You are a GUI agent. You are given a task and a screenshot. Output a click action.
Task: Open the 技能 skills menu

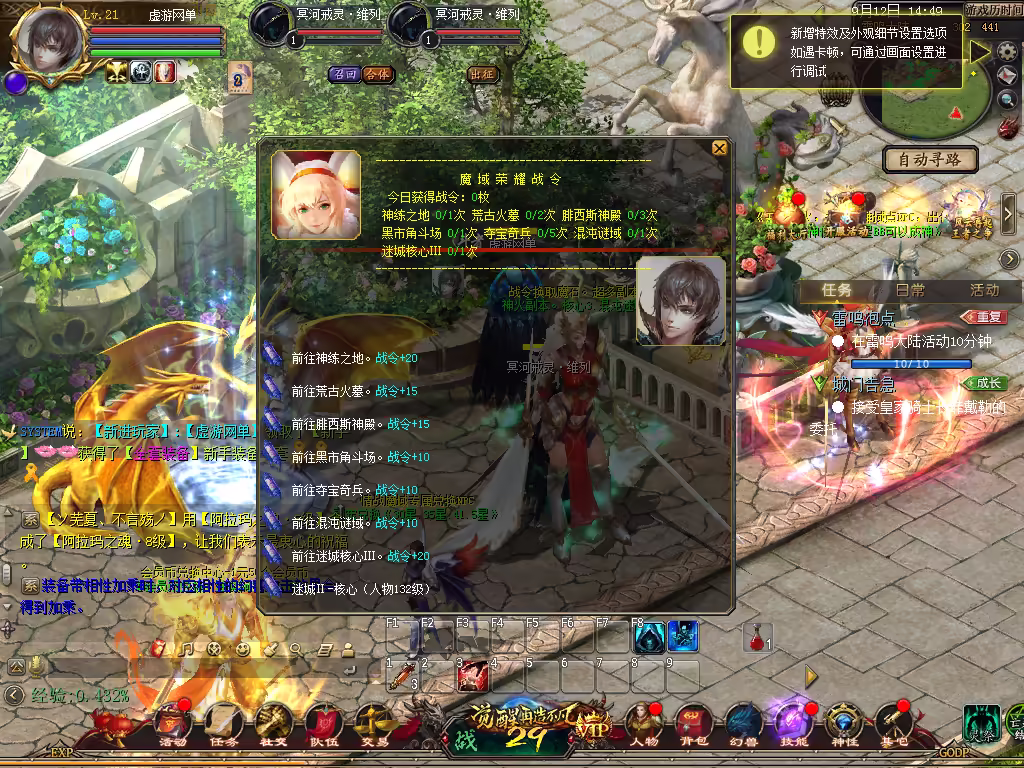[x=790, y=724]
